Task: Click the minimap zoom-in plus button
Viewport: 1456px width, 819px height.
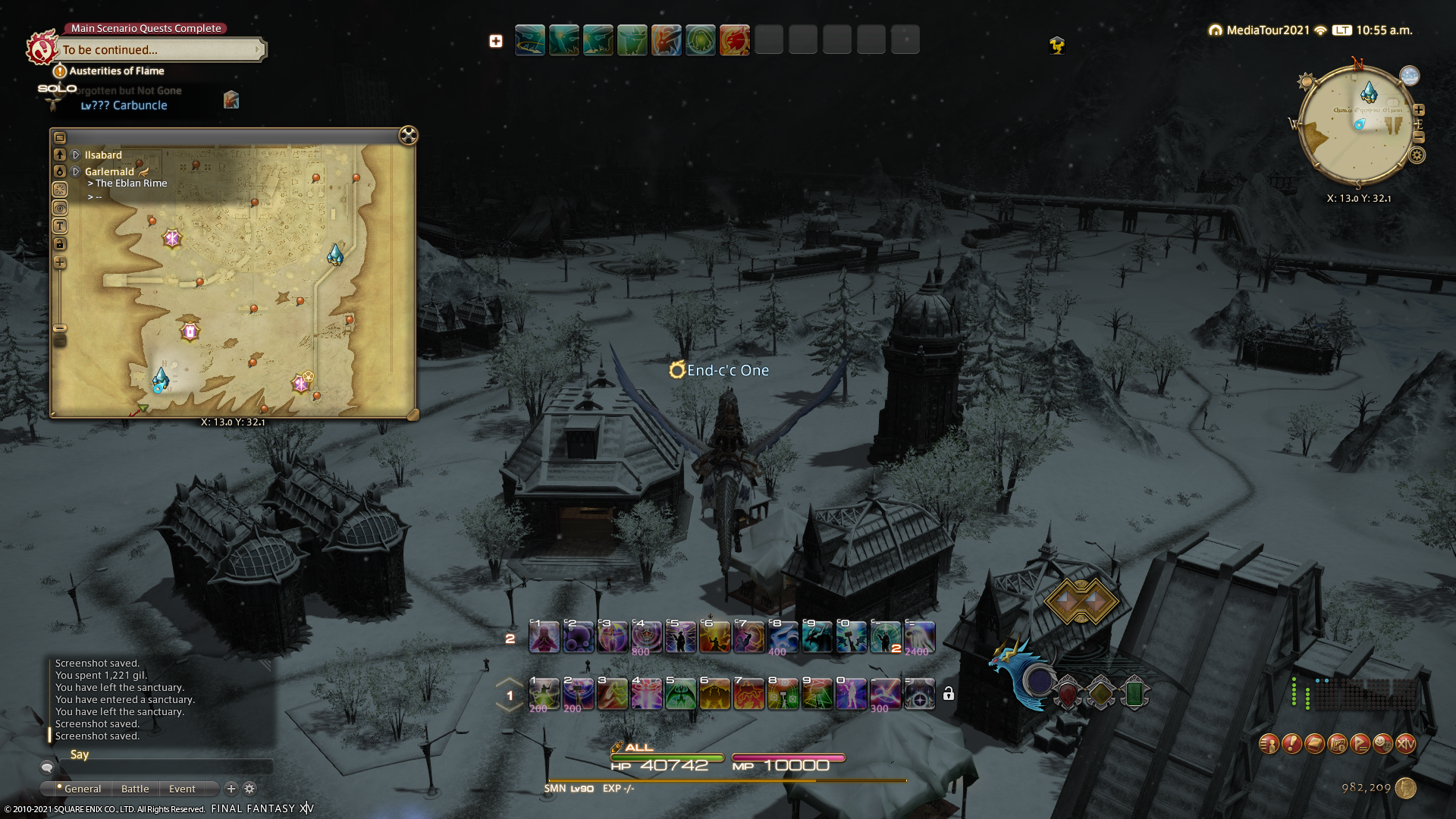Action: pos(1419,110)
